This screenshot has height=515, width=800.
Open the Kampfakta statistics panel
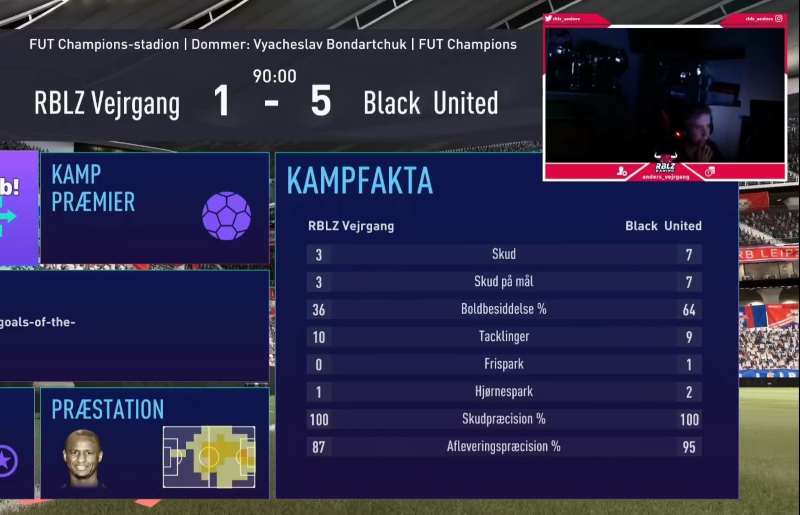(505, 325)
